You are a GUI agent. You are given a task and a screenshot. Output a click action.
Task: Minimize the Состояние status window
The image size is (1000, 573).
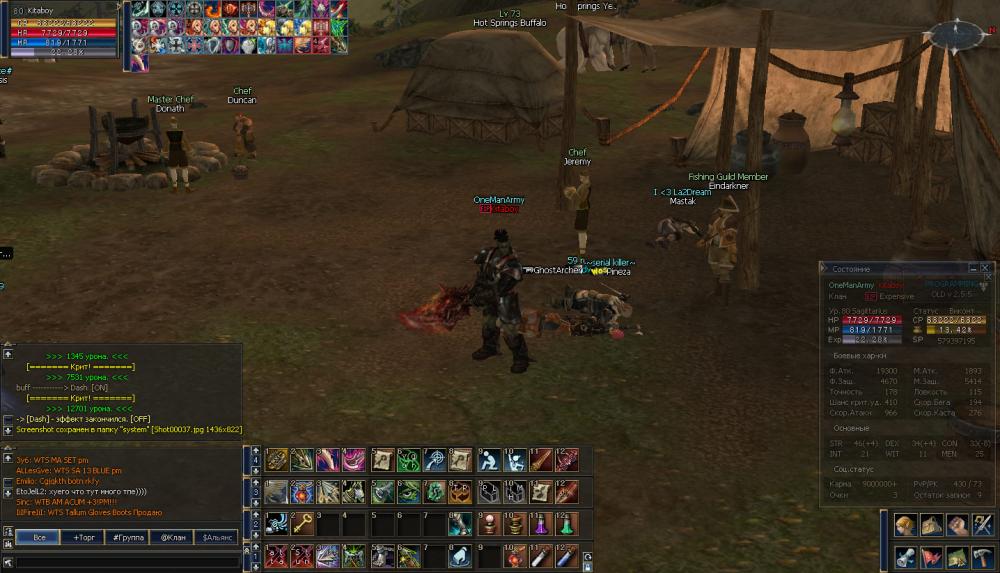tap(972, 269)
